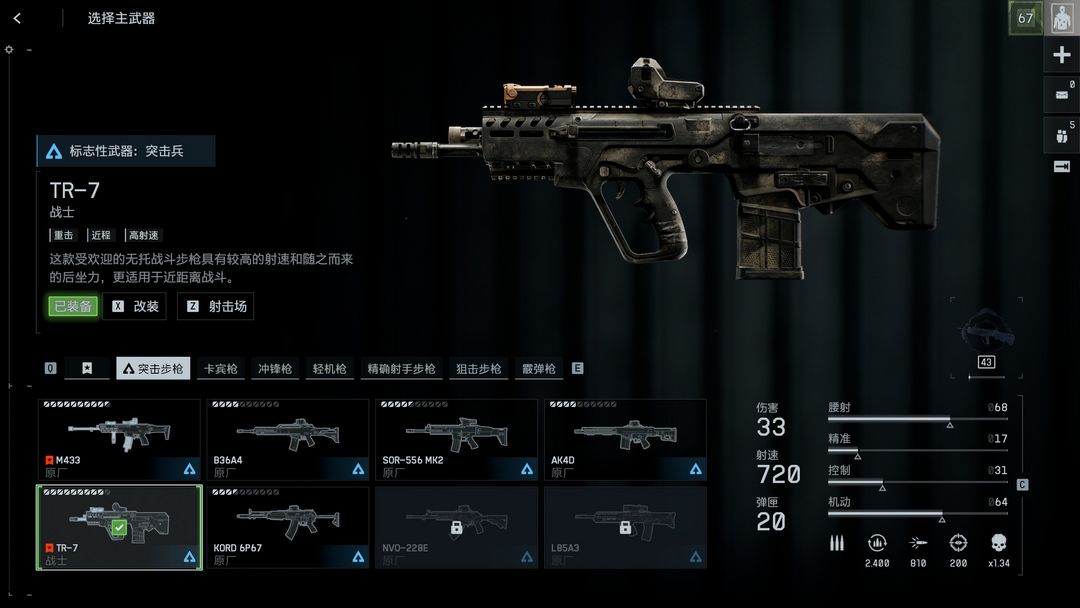Show the 轻机枪 light machine gun tab
1080x608 pixels.
tap(328, 369)
